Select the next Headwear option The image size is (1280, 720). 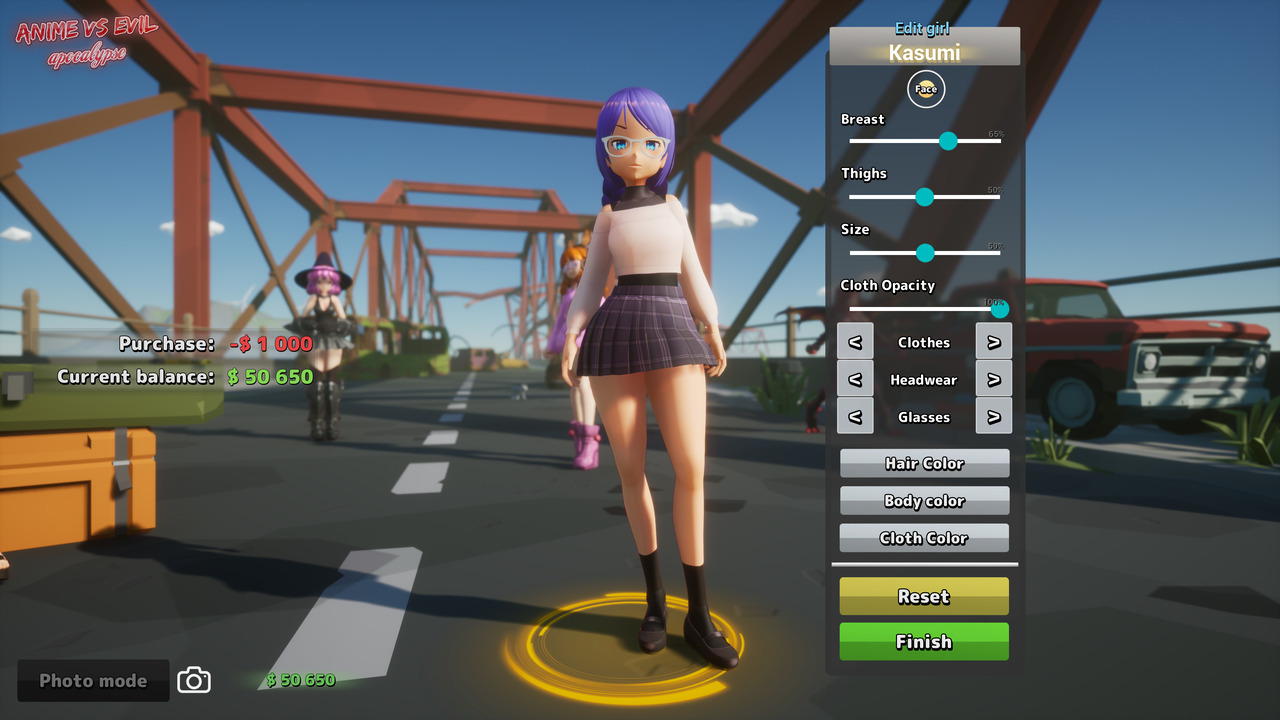(x=994, y=378)
